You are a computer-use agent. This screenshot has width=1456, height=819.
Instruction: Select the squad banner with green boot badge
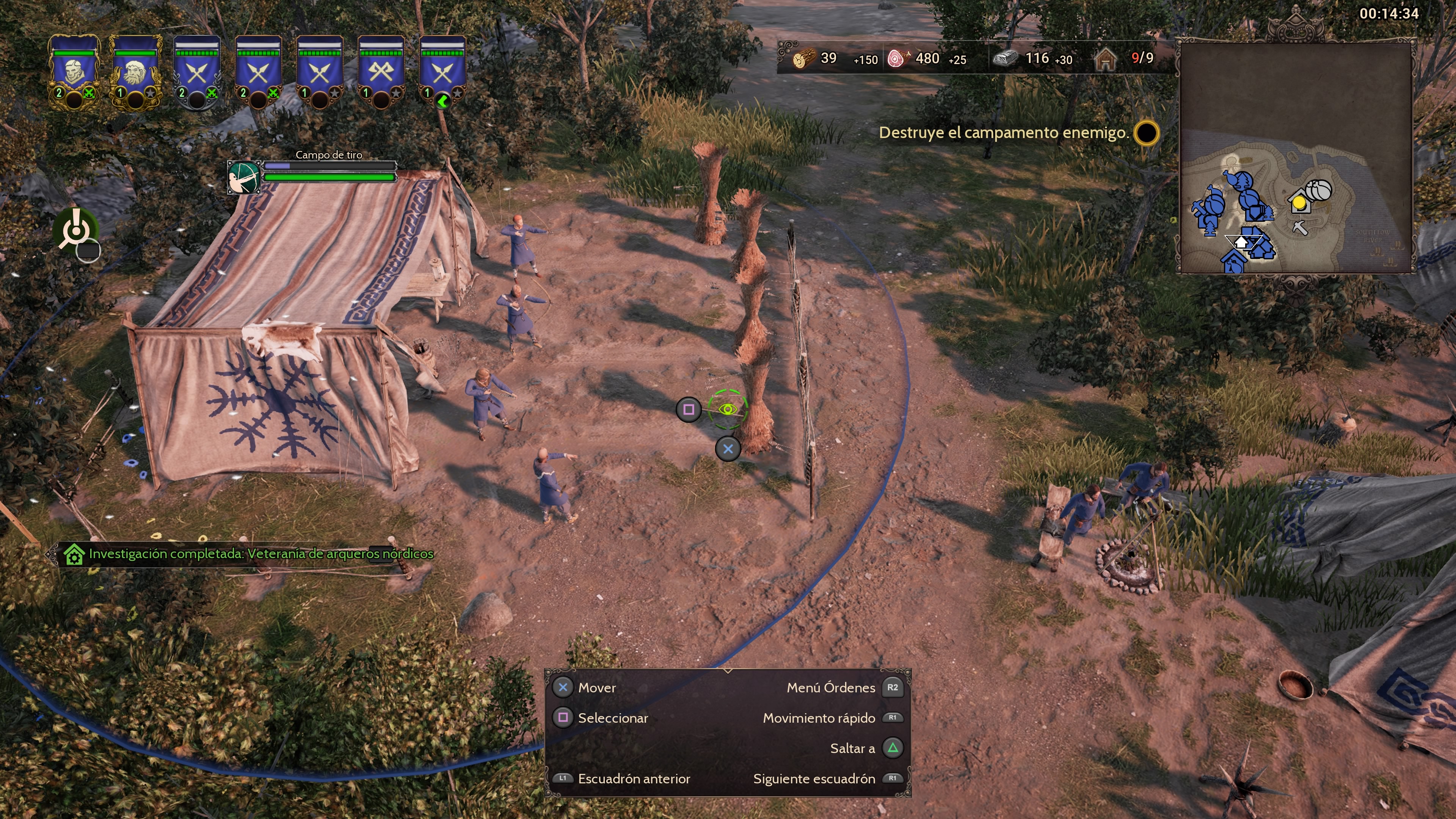pyautogui.click(x=442, y=71)
